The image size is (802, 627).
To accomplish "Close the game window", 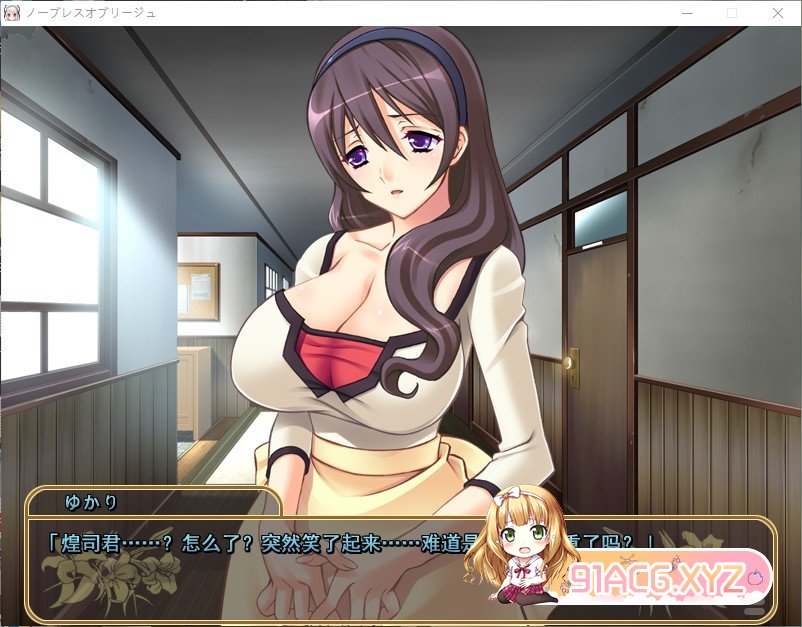I will (x=778, y=13).
